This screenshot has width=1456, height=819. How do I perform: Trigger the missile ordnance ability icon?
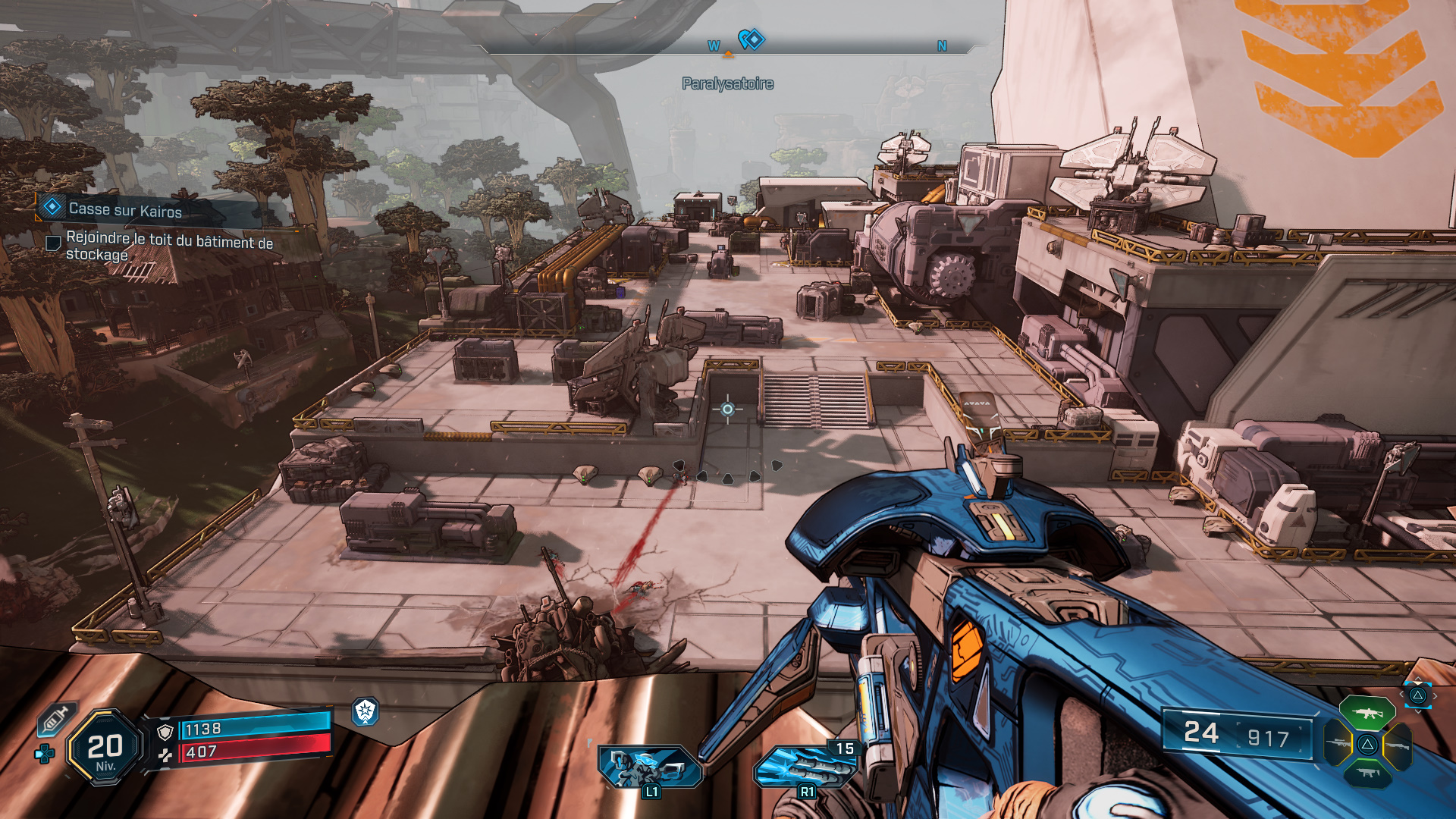[x=805, y=766]
